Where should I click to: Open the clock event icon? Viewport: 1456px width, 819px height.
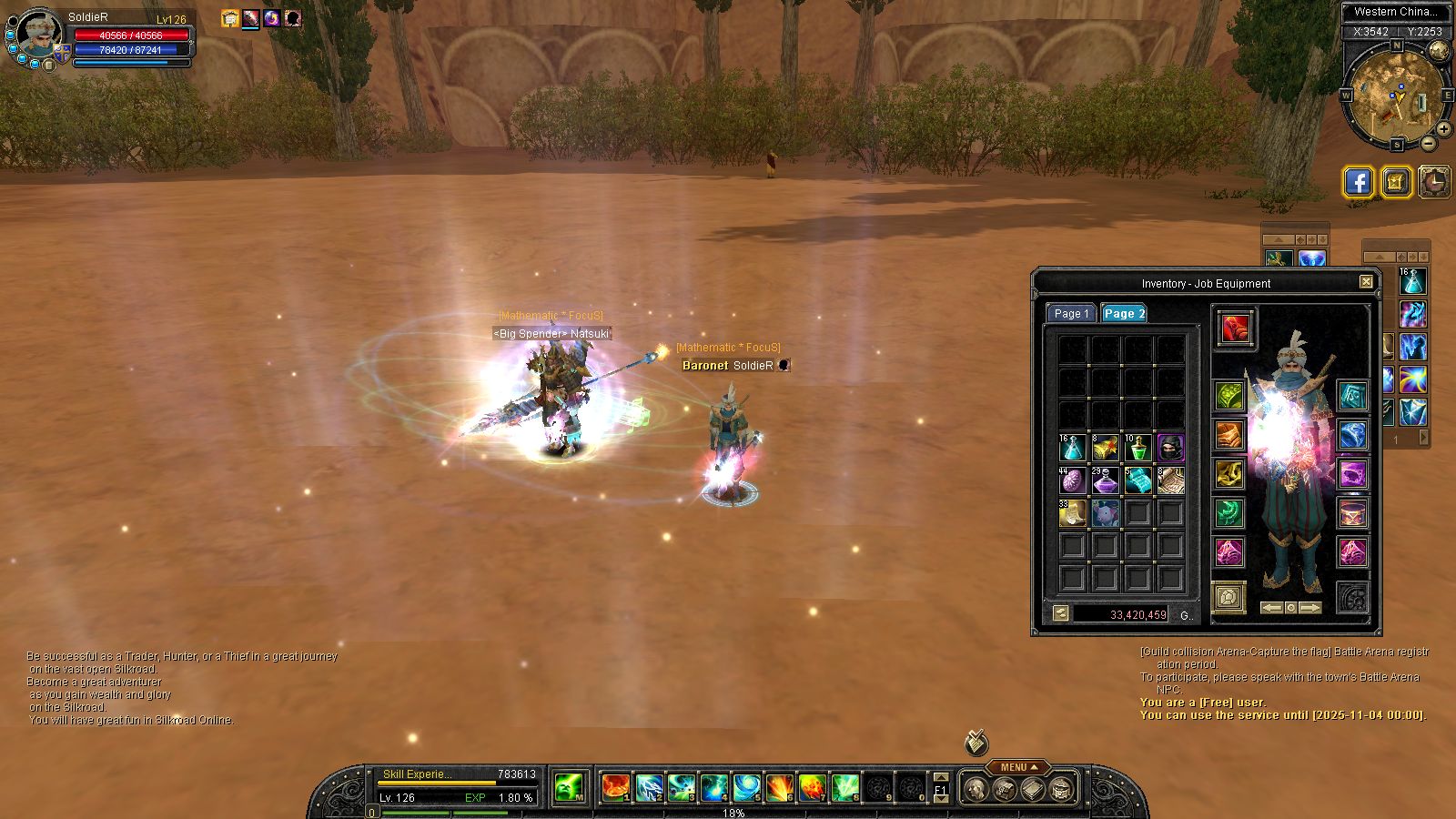click(x=1434, y=182)
